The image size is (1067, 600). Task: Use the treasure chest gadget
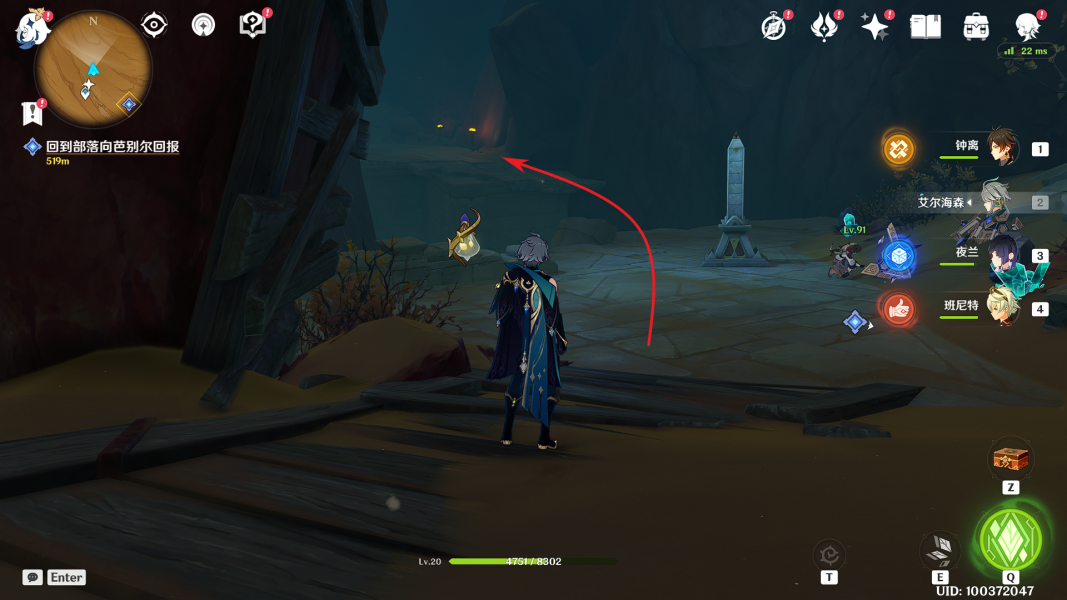[x=1010, y=460]
